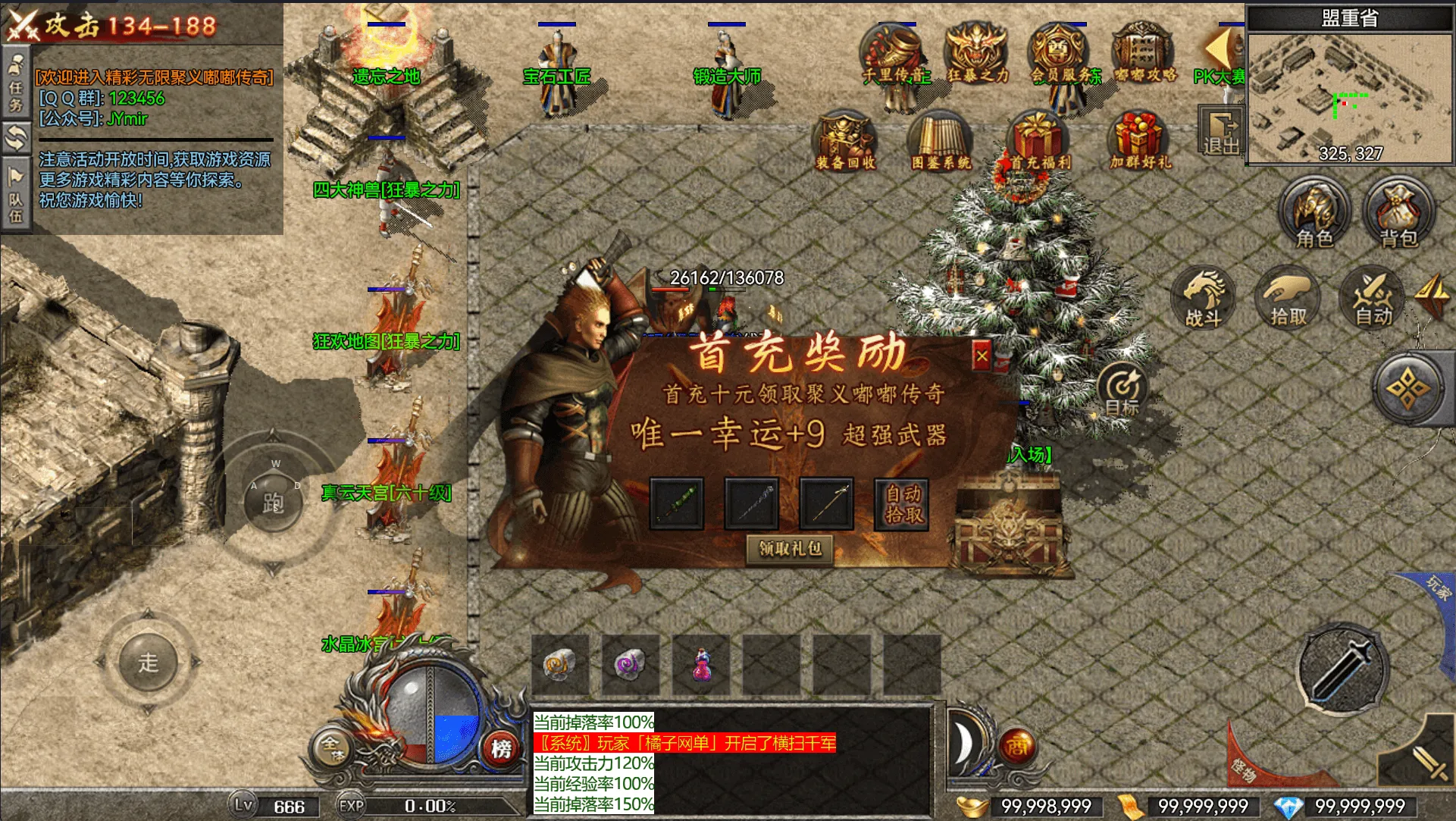Toggle 战斗 combat mode
The height and width of the screenshot is (821, 1456).
(1204, 298)
